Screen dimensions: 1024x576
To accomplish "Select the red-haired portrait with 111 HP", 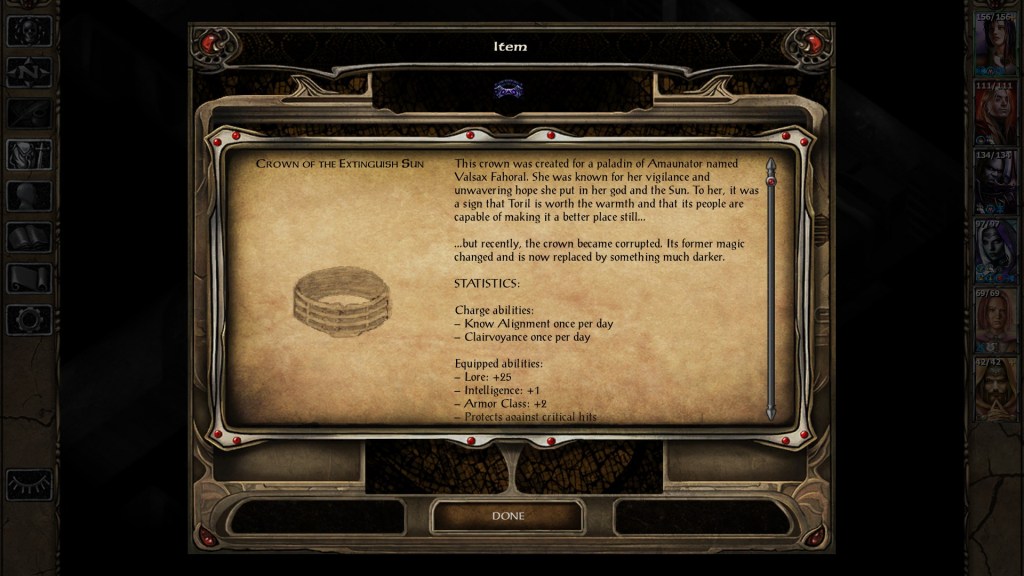I will pos(995,115).
